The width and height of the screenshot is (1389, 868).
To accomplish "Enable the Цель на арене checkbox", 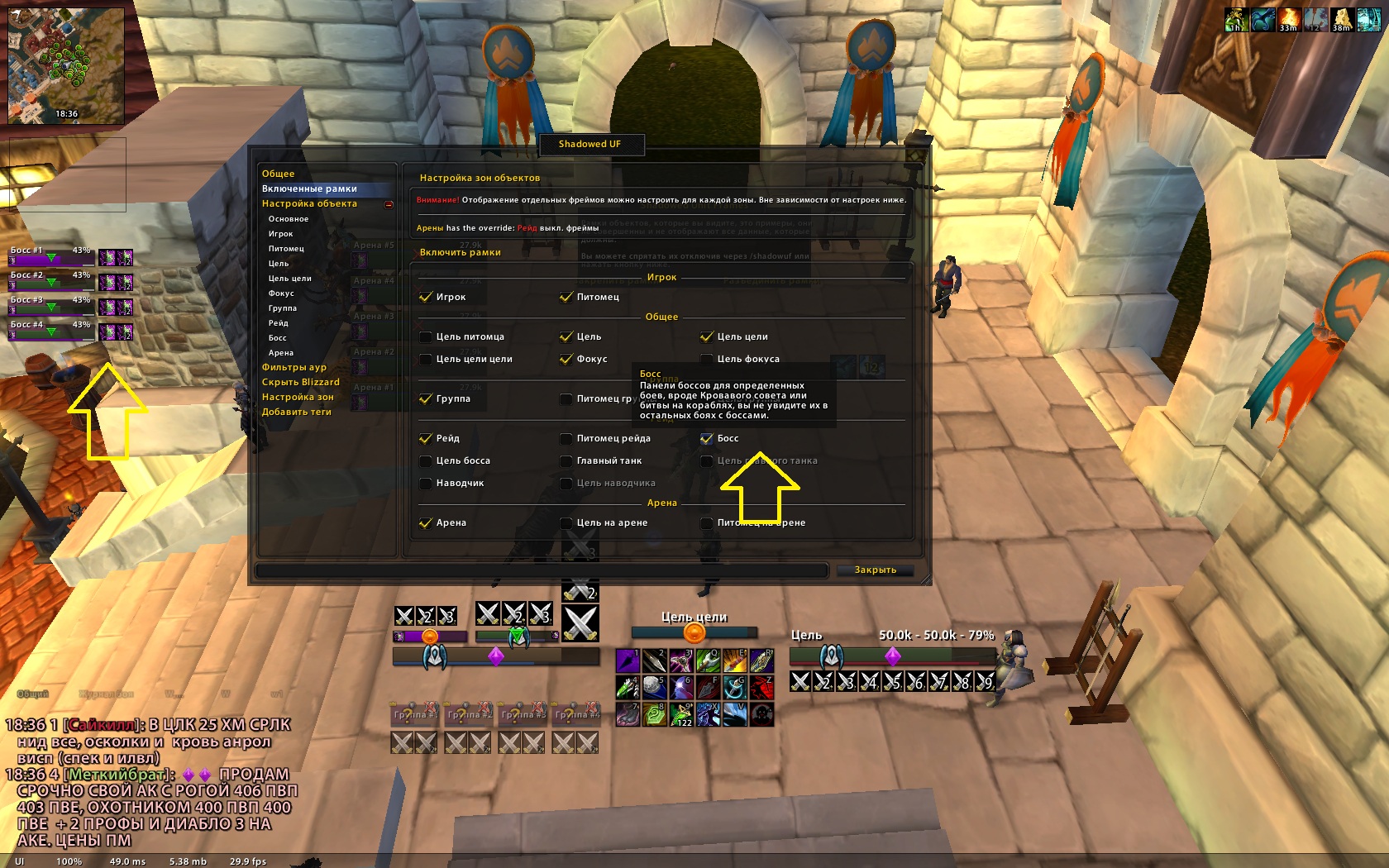I will click(x=566, y=523).
